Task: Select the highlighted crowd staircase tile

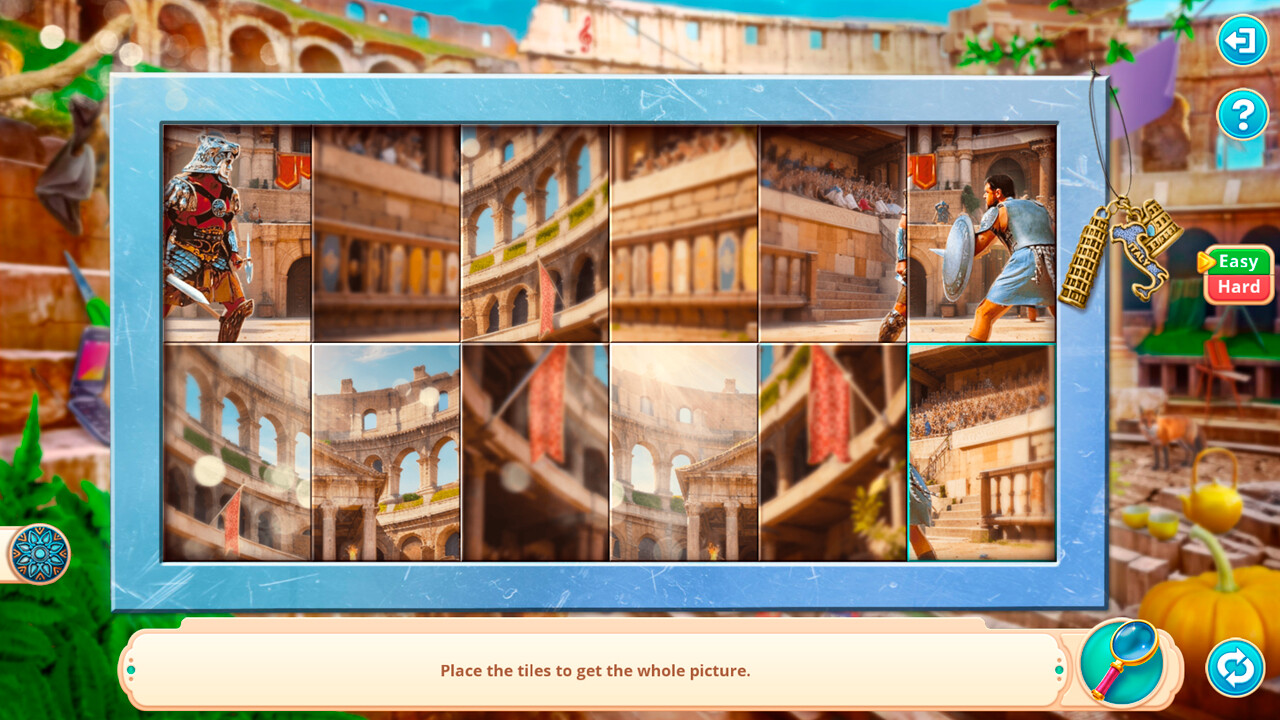Action: (980, 452)
